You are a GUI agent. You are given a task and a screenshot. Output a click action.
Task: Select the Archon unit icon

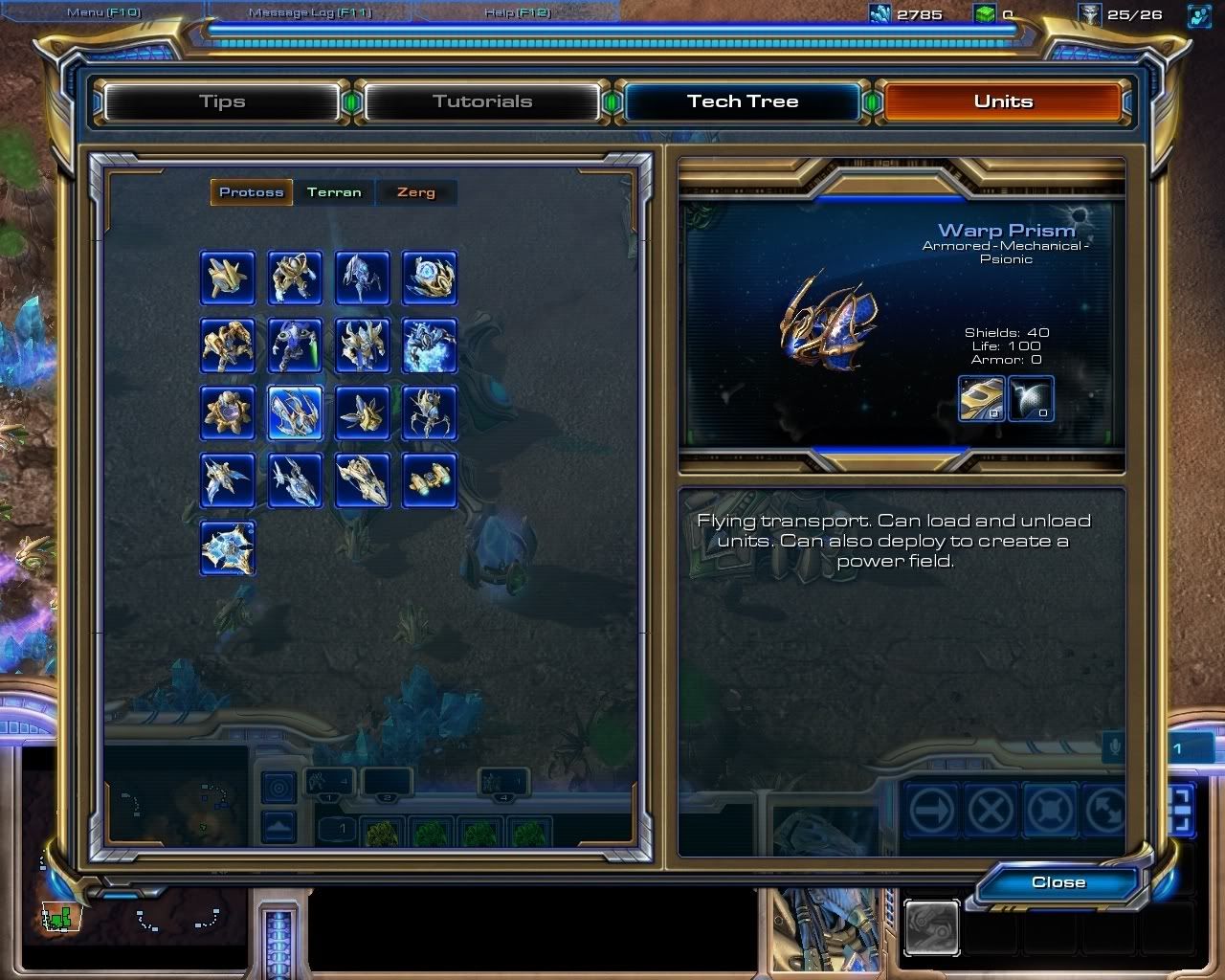430,345
